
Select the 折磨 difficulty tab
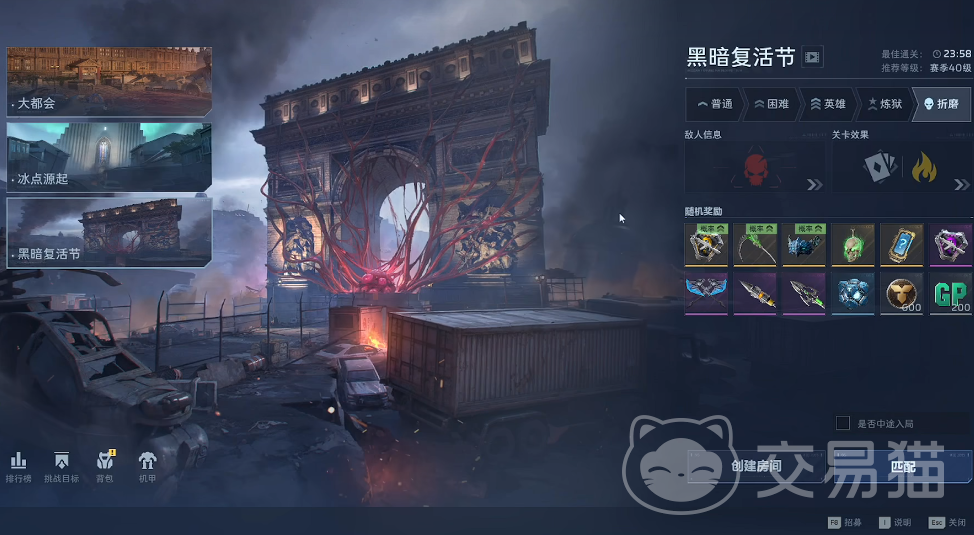941,104
